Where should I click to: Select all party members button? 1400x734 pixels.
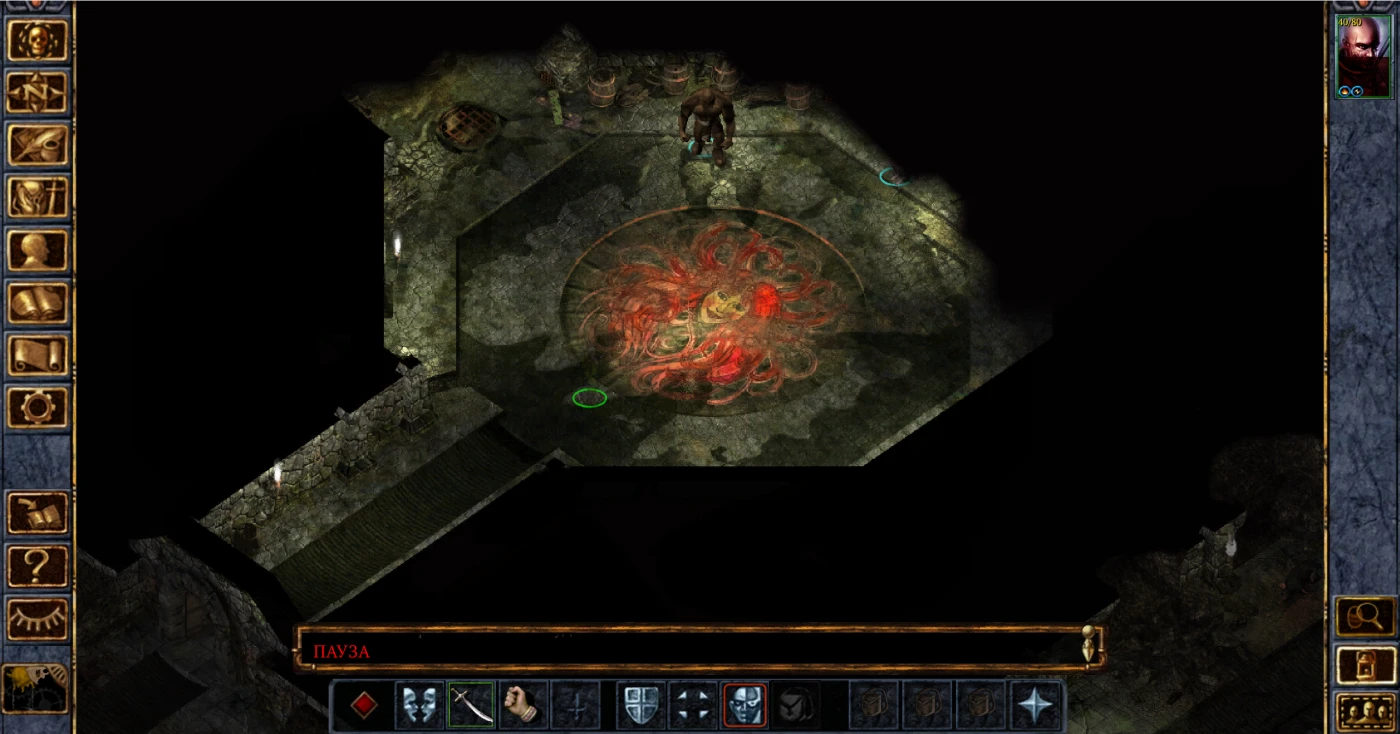1365,712
